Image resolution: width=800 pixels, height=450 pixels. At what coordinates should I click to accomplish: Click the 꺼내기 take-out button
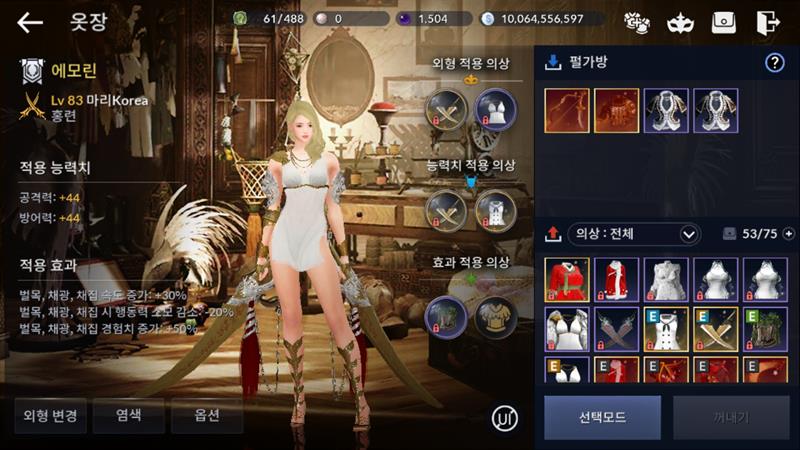[731, 417]
